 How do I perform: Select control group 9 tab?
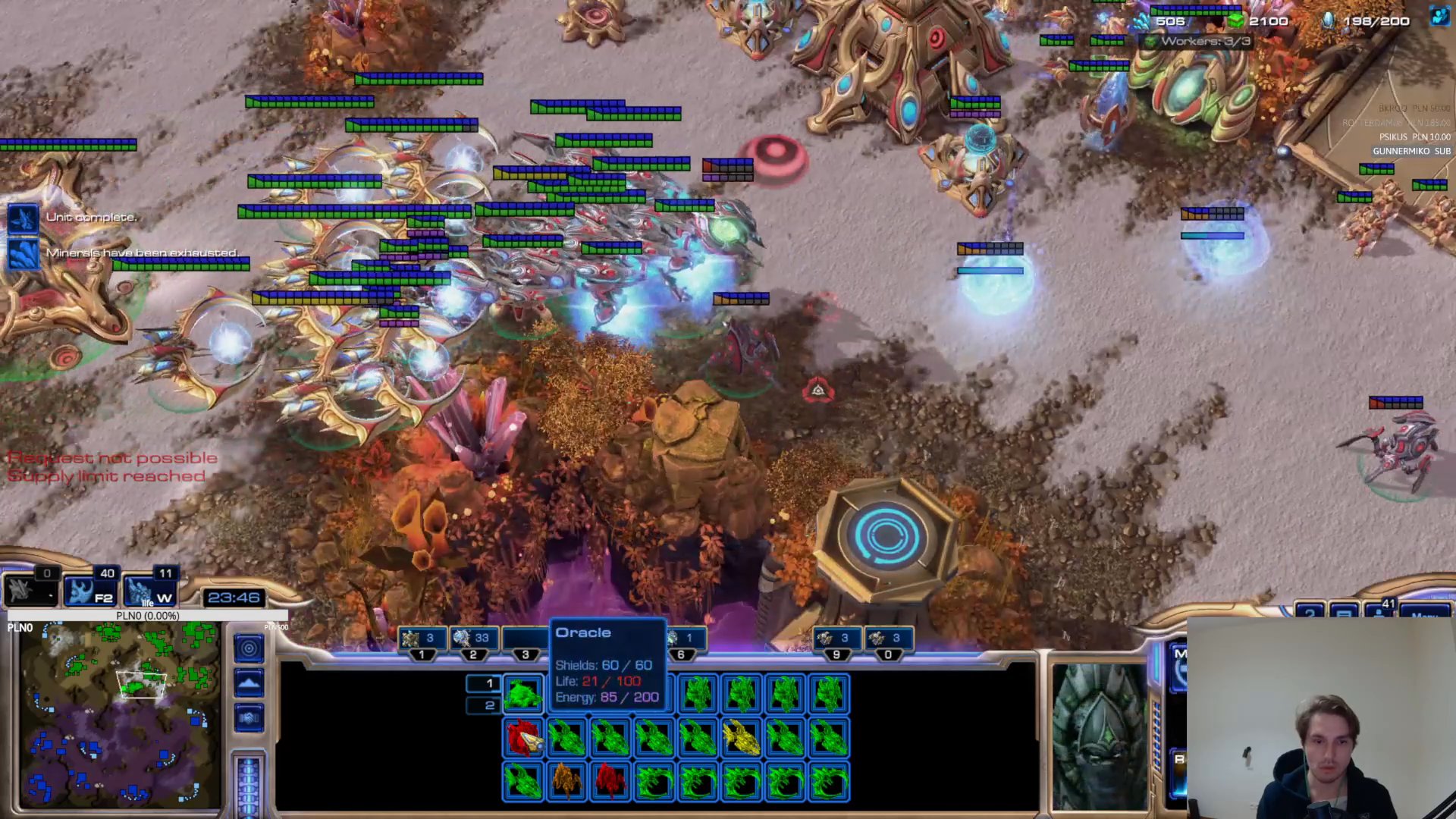point(836,639)
